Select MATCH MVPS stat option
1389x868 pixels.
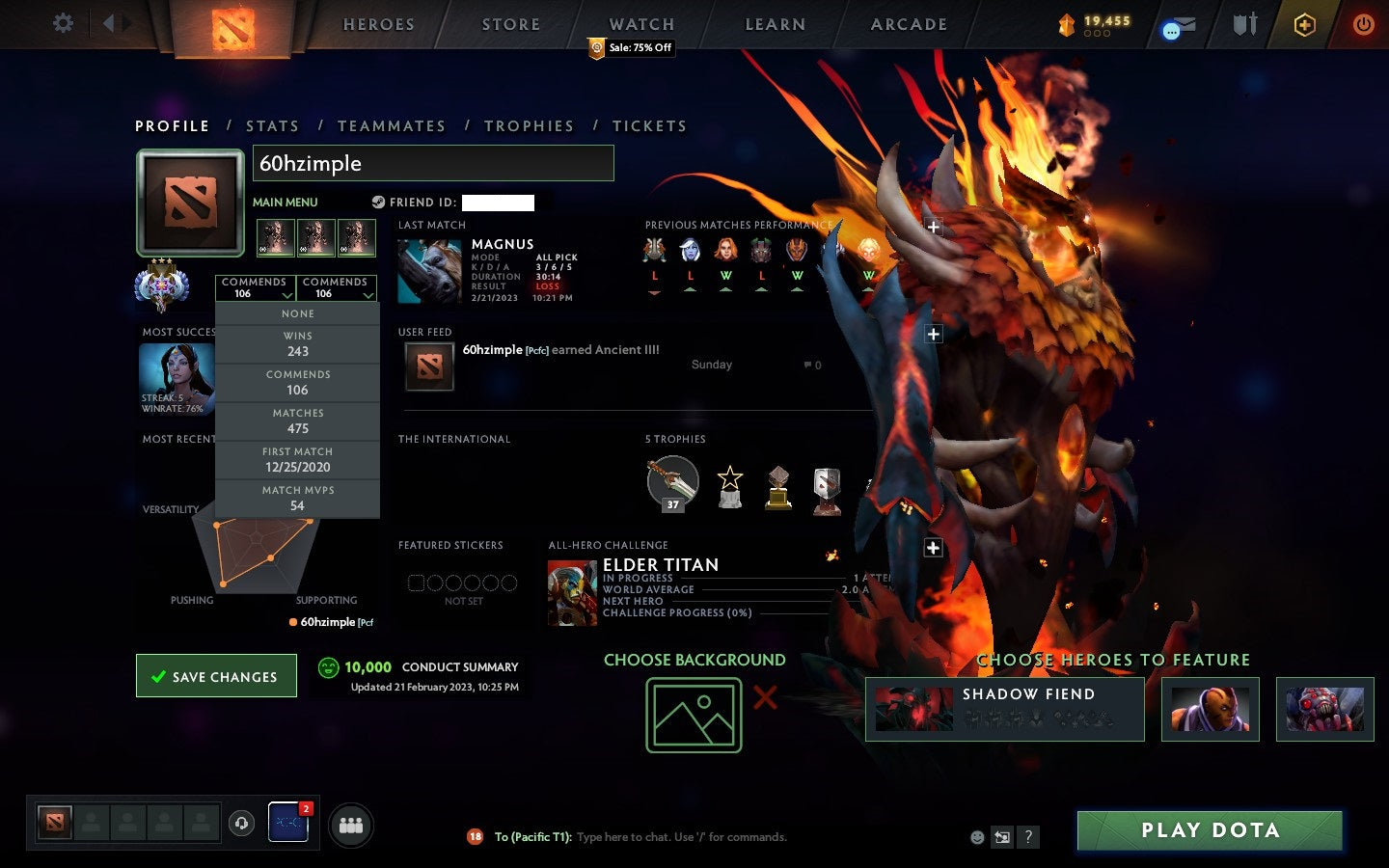pyautogui.click(x=297, y=498)
